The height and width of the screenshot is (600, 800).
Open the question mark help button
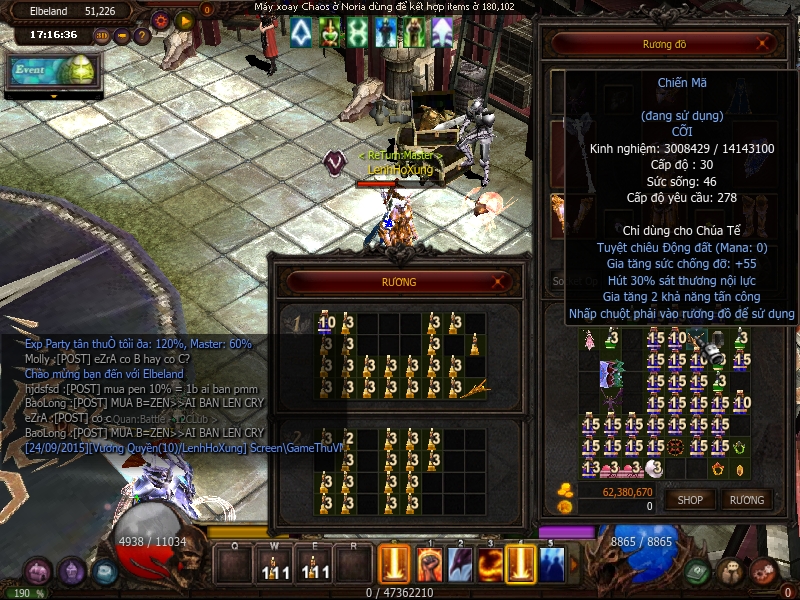pos(141,36)
